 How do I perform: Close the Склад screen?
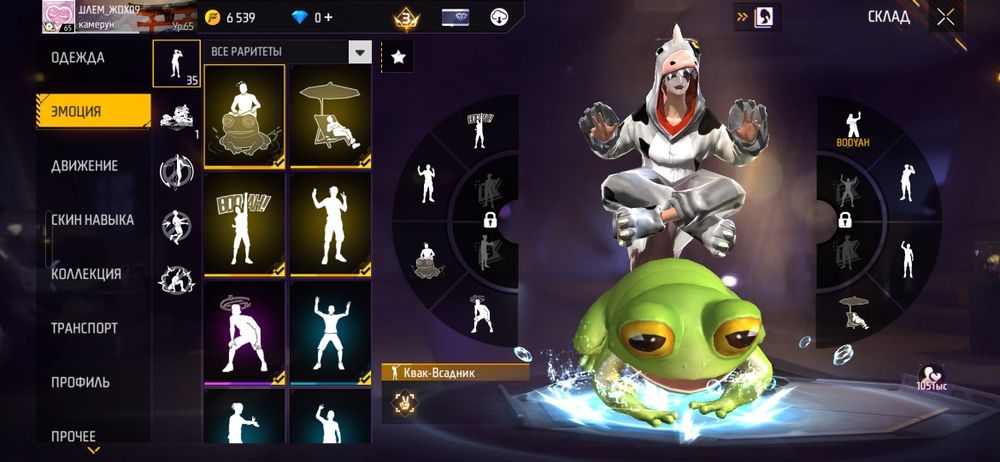[946, 17]
